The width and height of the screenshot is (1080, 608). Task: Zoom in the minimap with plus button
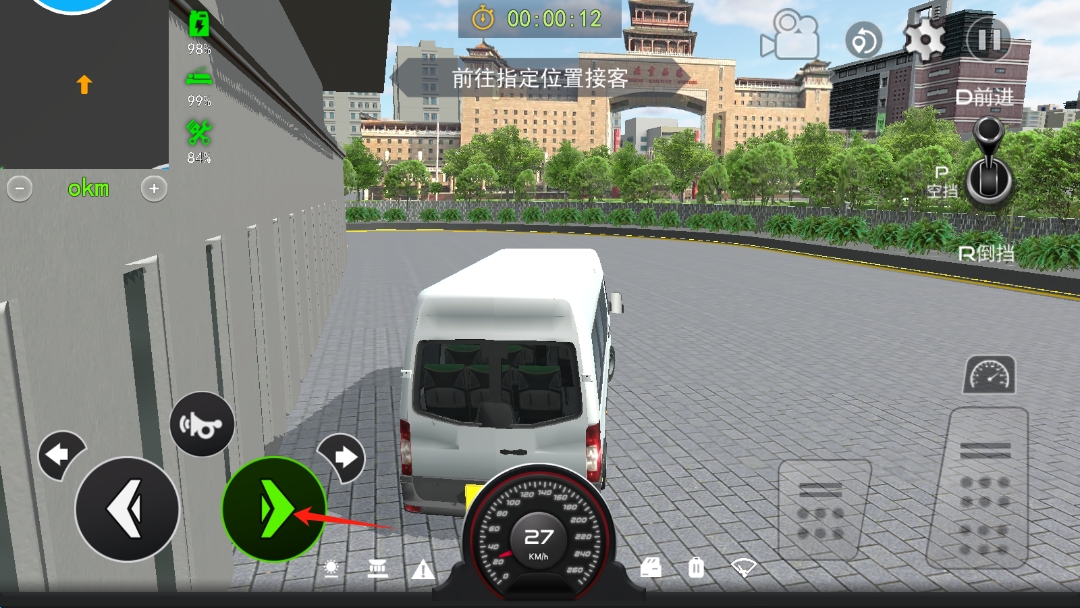click(x=153, y=188)
